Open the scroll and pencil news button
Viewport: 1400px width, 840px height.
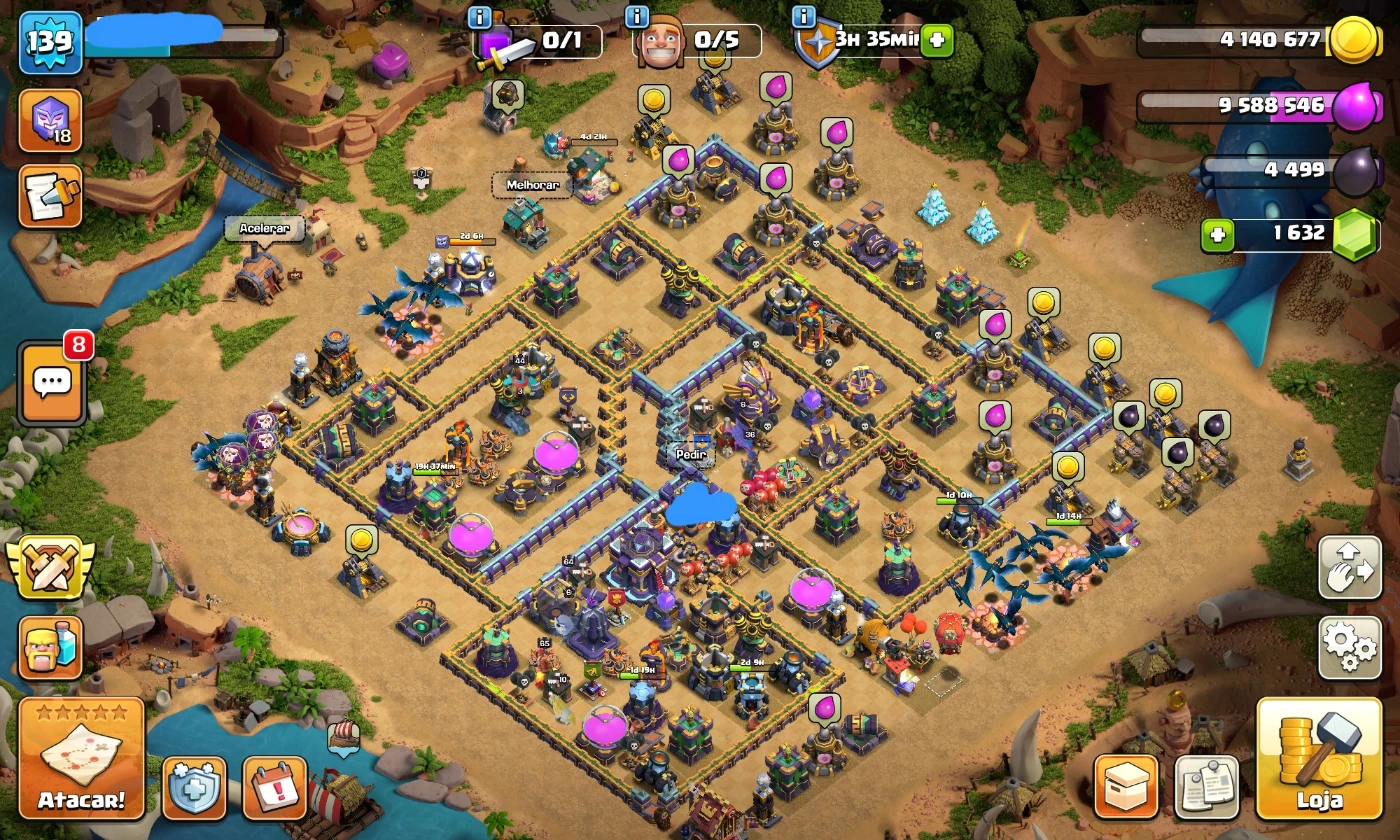tap(50, 196)
